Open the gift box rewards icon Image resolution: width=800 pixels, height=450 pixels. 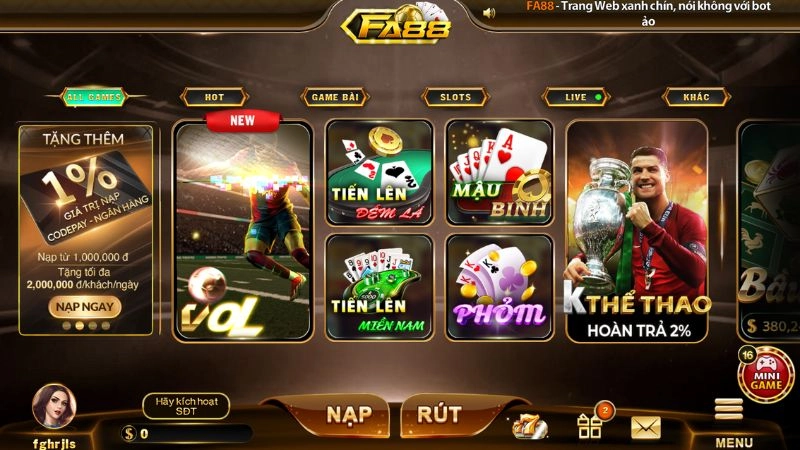[x=590, y=427]
